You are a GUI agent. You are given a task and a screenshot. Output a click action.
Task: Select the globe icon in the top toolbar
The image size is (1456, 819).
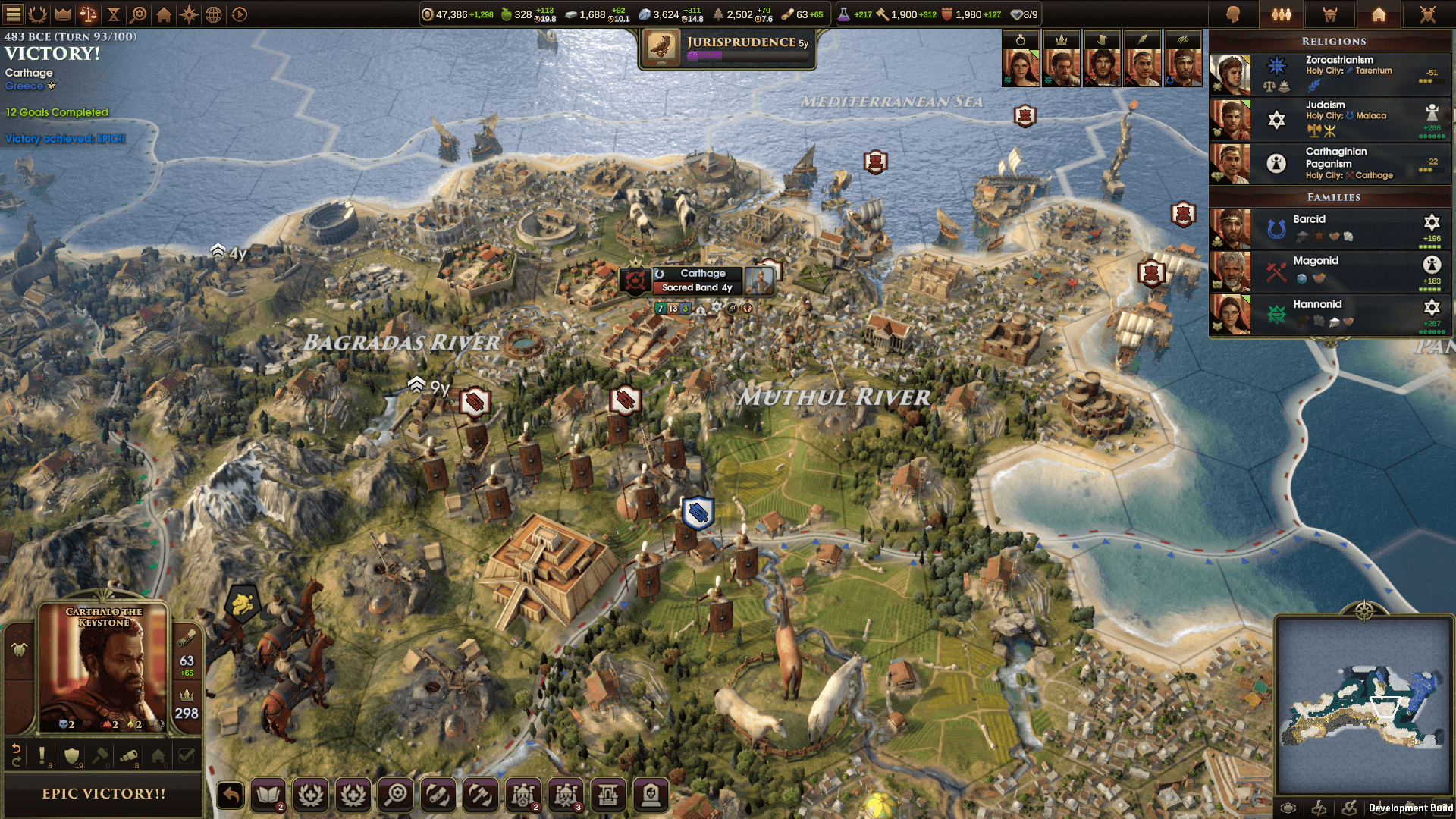click(x=213, y=13)
